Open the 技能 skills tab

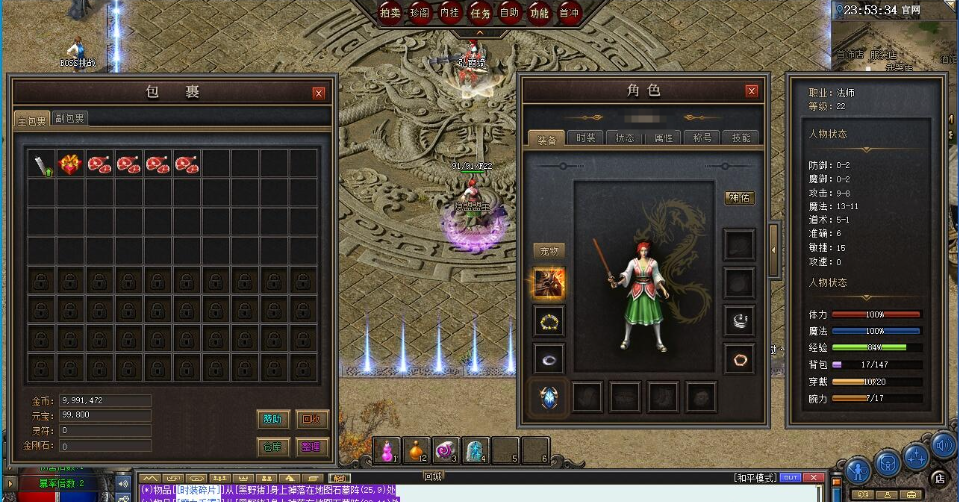click(x=740, y=138)
